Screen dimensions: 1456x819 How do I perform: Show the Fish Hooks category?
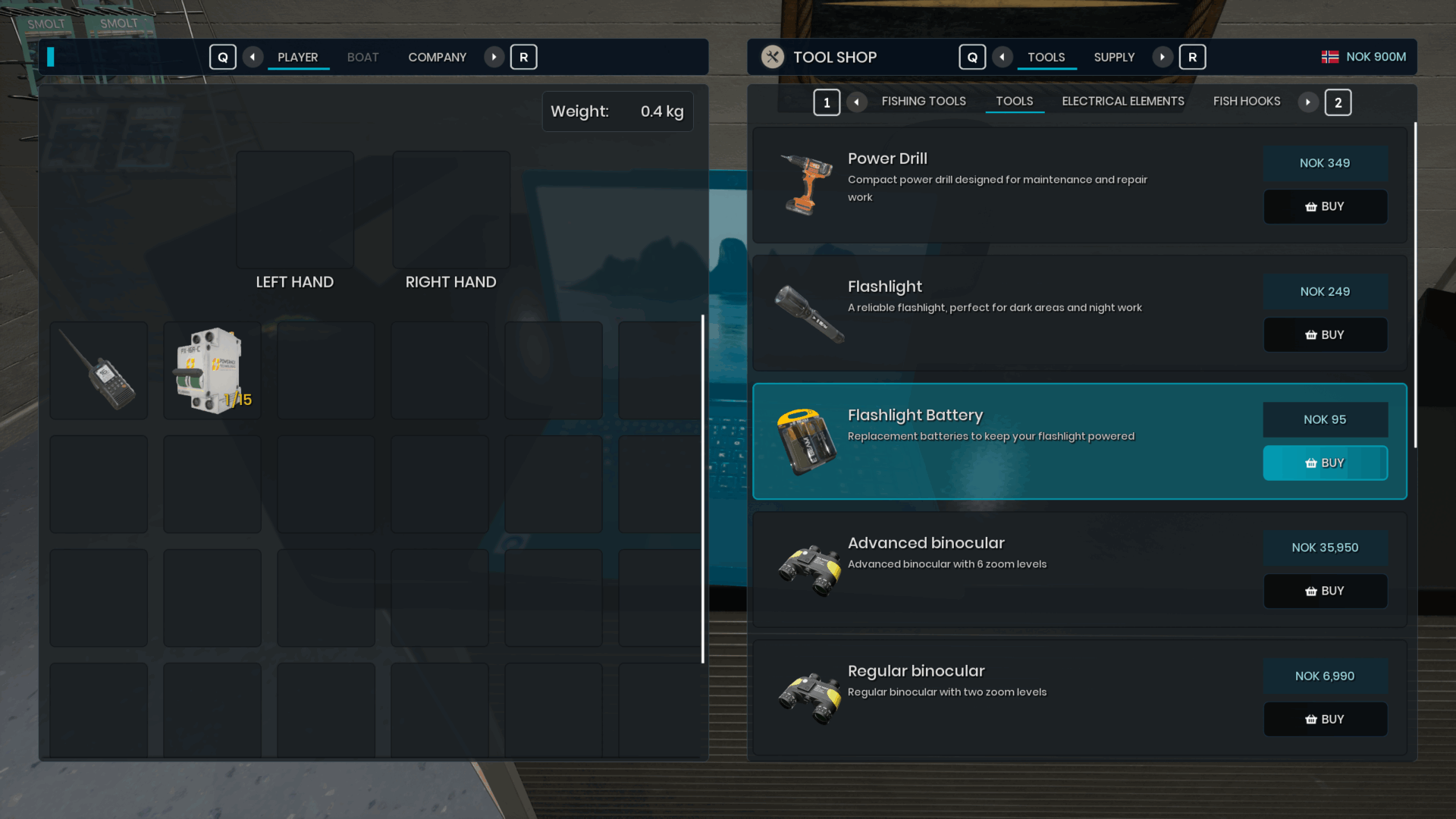click(x=1246, y=102)
